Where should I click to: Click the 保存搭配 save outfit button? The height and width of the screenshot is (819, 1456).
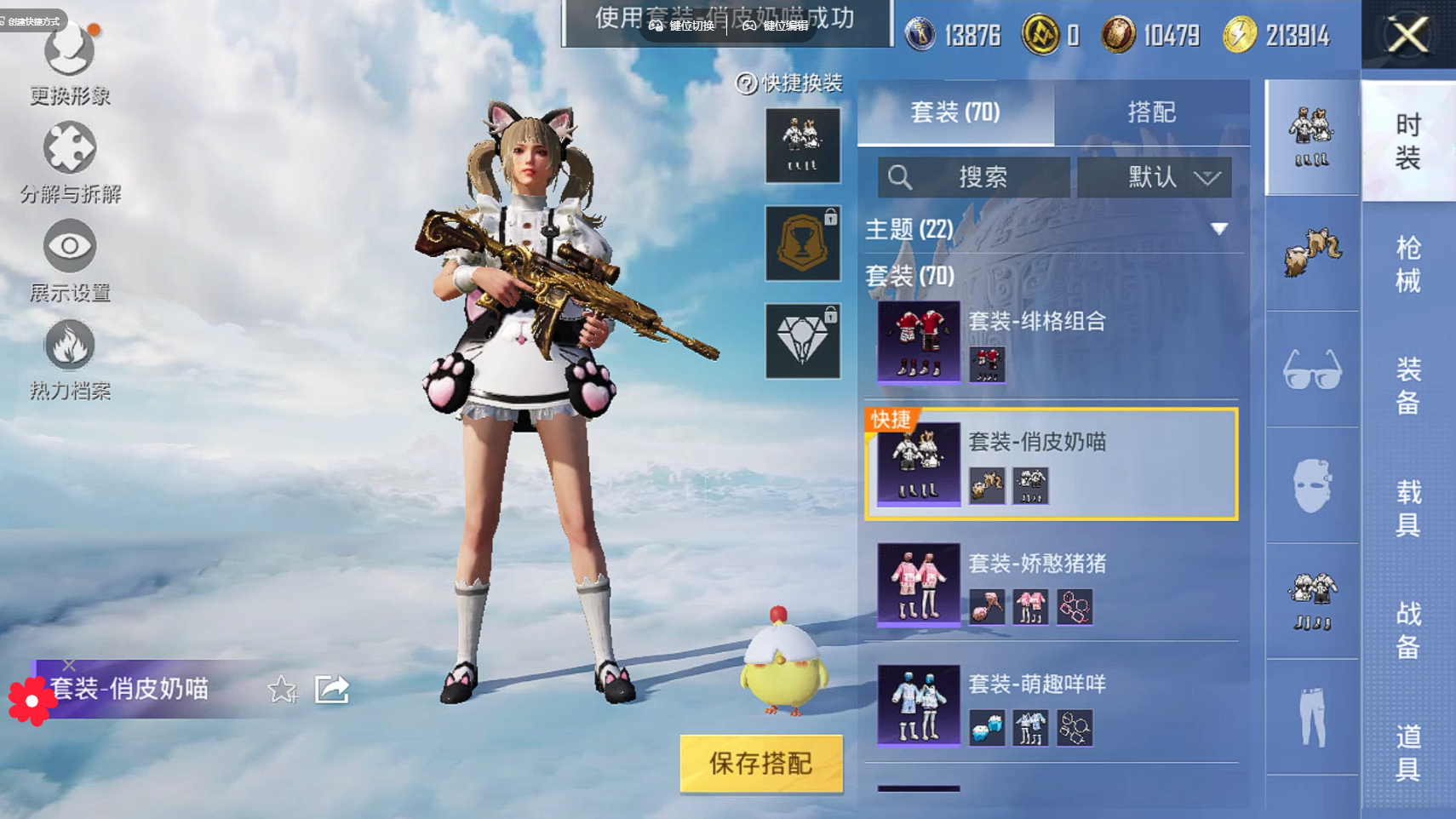coord(760,764)
